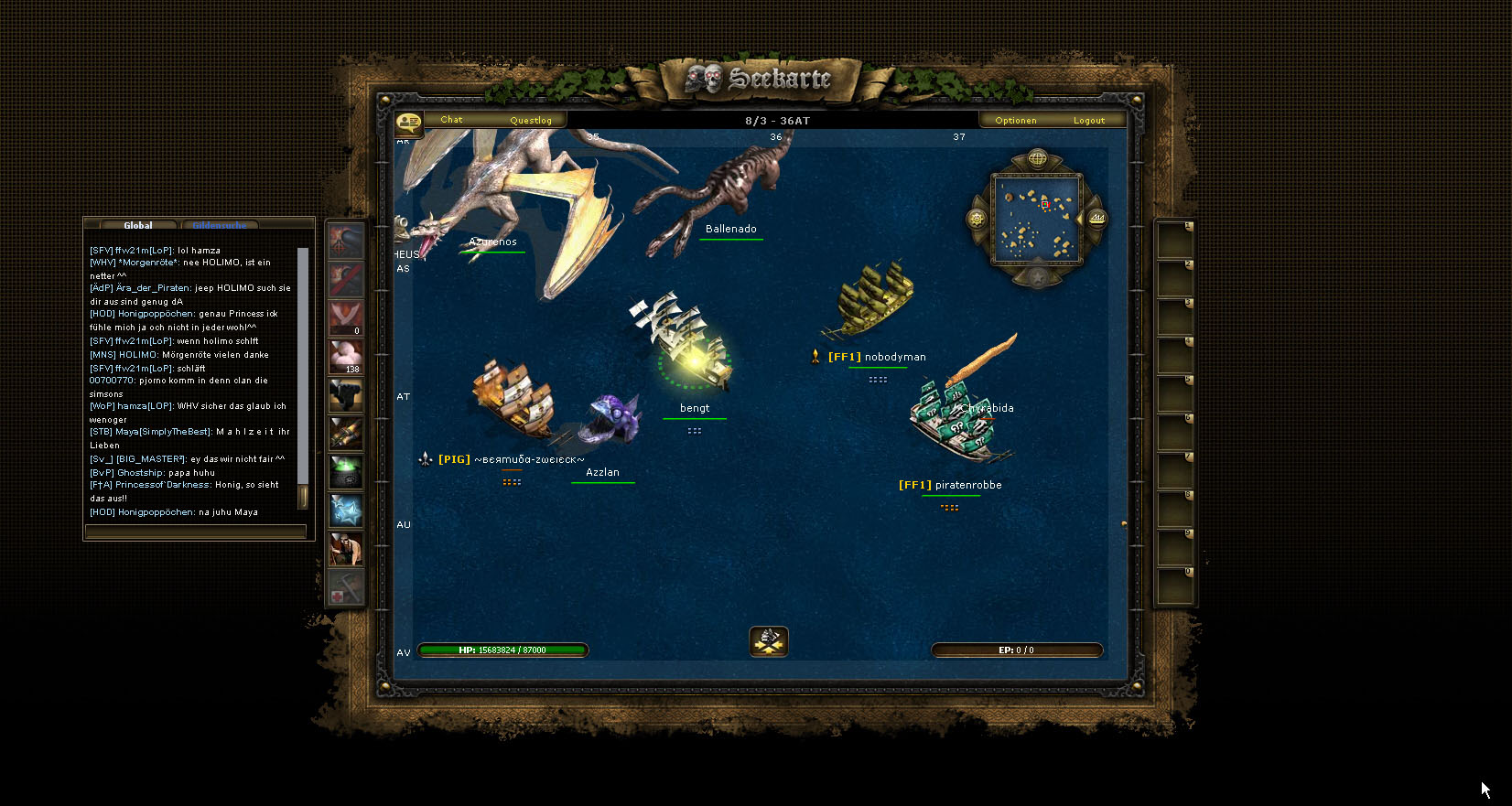Activate the blue stars ability icon
The image size is (1512, 806).
tap(346, 510)
